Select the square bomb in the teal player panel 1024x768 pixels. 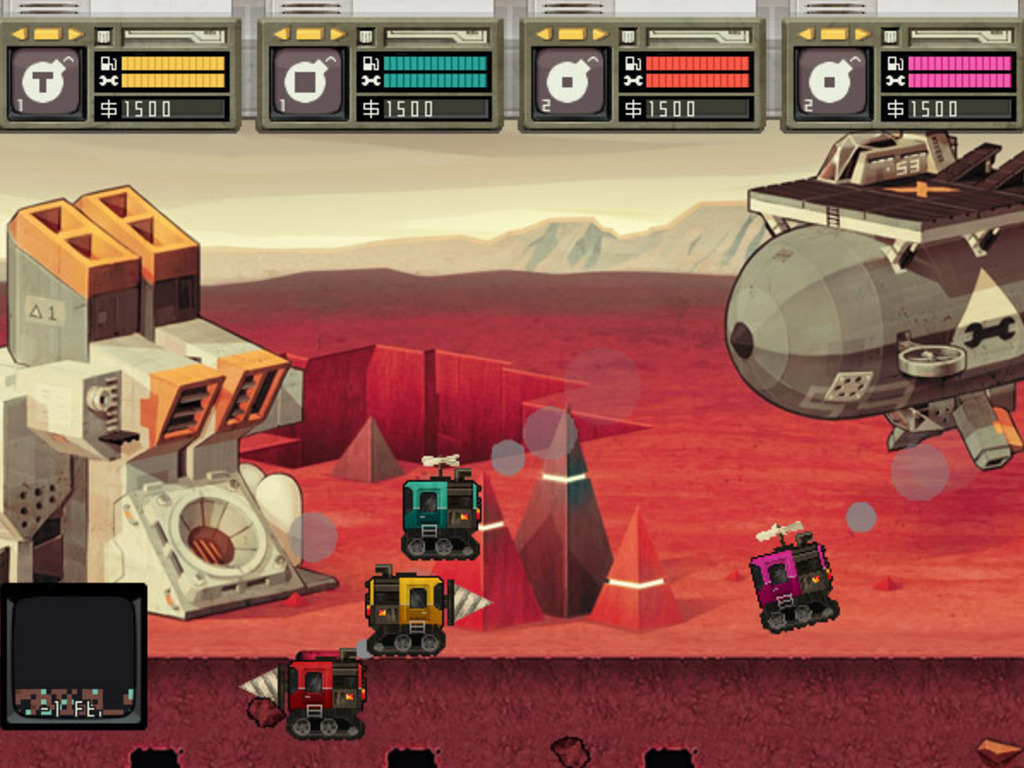pos(307,81)
